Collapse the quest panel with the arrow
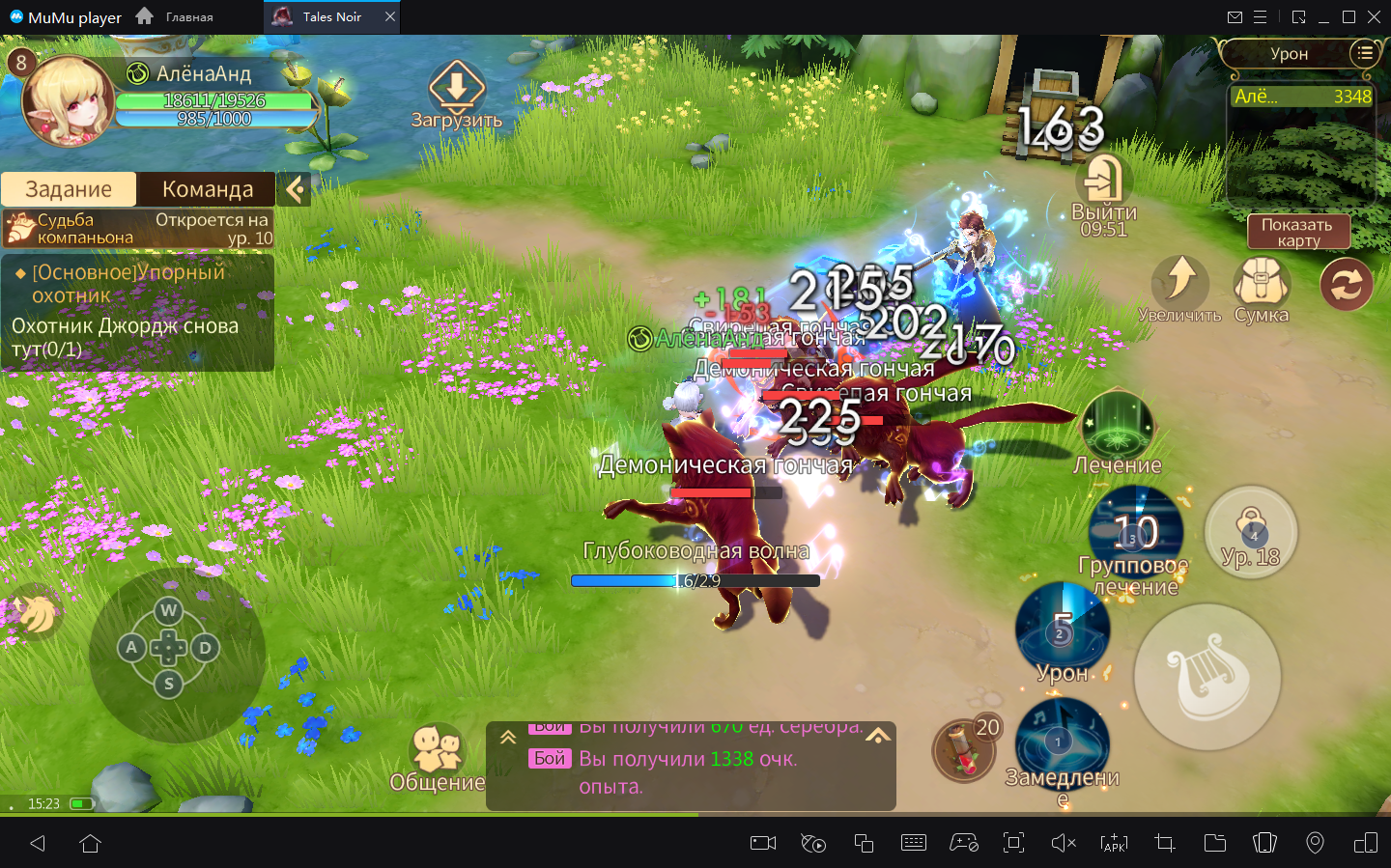Screen dimensions: 1391x868 pyautogui.click(x=296, y=189)
